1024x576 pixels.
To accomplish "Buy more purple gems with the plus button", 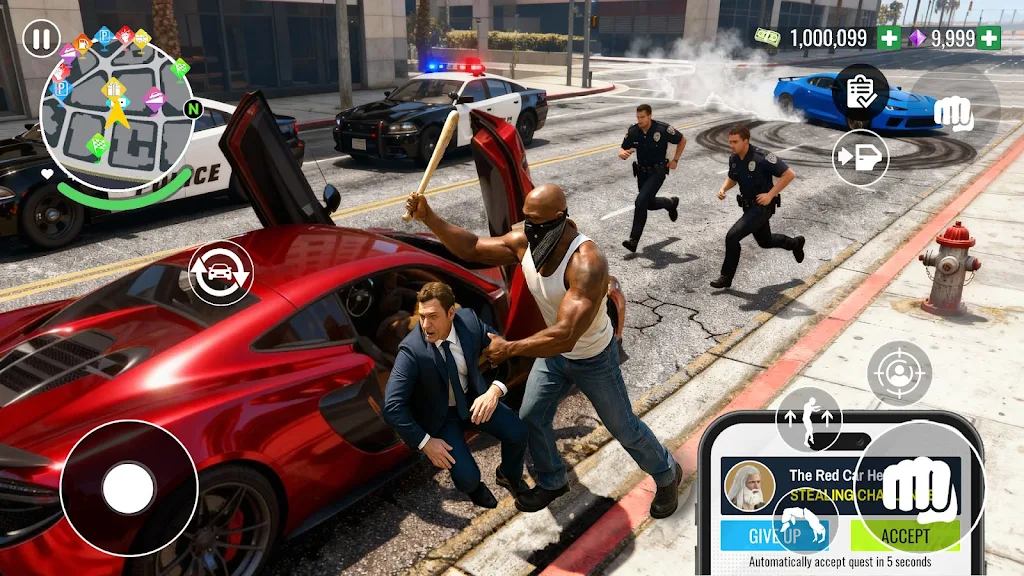I will pos(989,38).
